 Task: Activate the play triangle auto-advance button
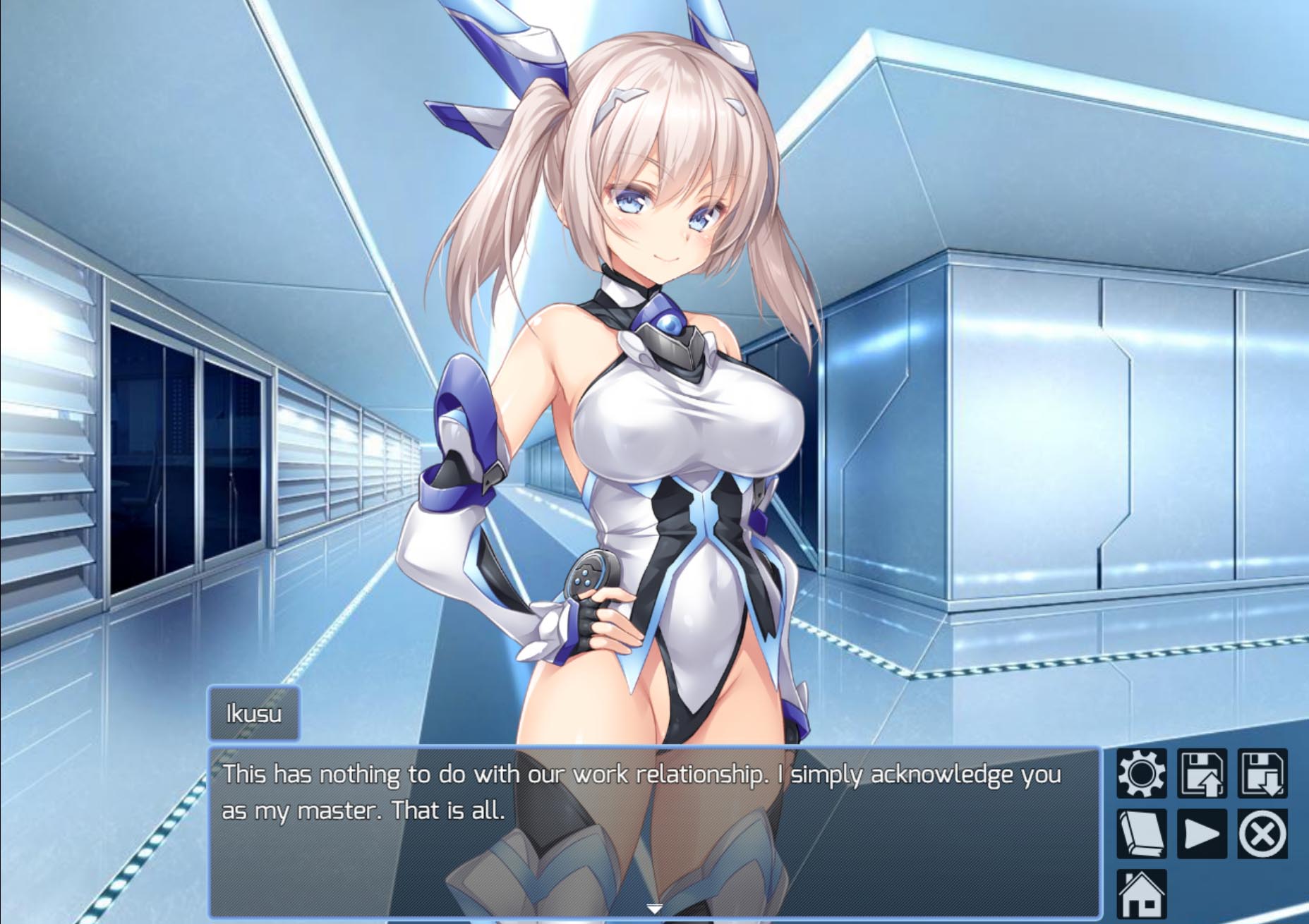pos(1202,834)
